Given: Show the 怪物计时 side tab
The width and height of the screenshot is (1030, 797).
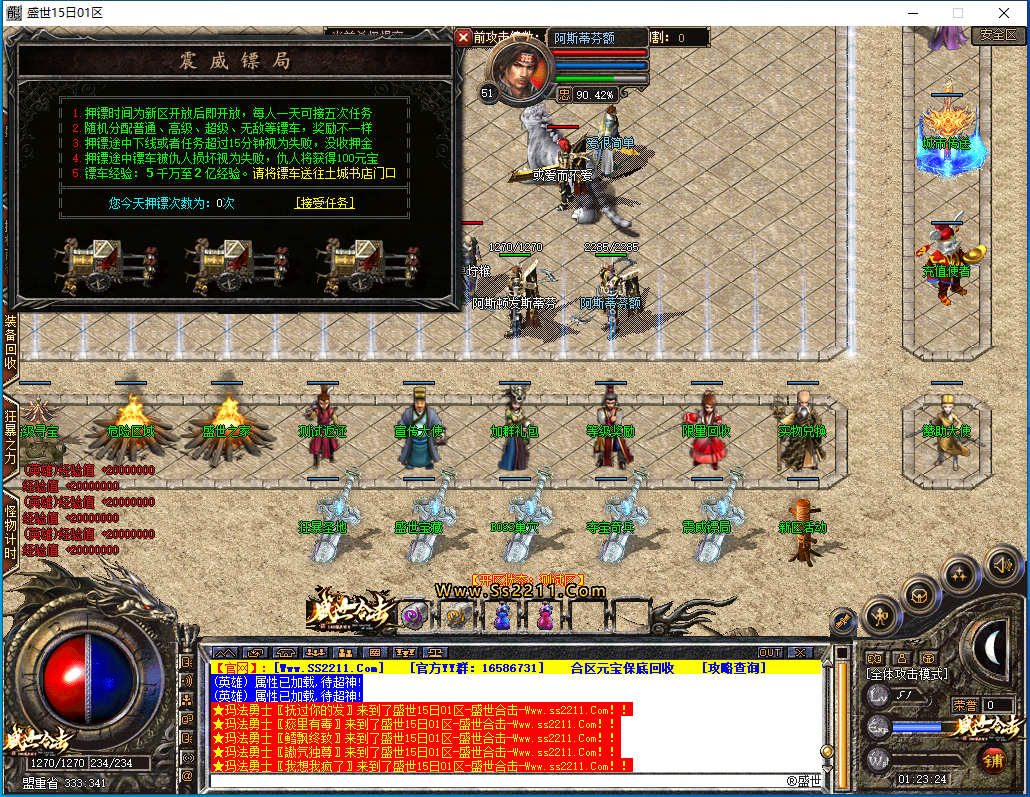Looking at the screenshot, I should click(x=10, y=531).
